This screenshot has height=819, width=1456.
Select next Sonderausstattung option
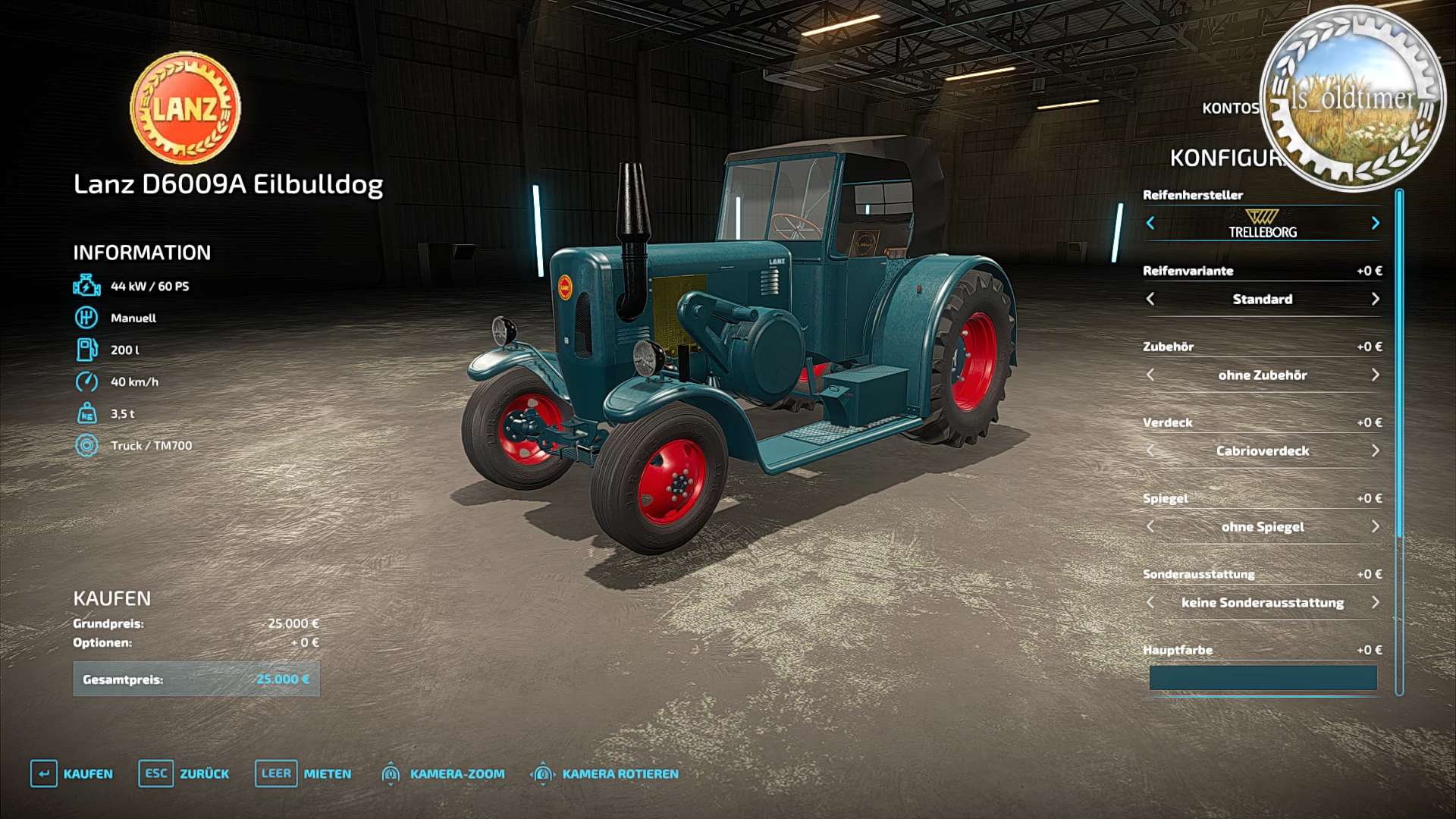(1375, 602)
